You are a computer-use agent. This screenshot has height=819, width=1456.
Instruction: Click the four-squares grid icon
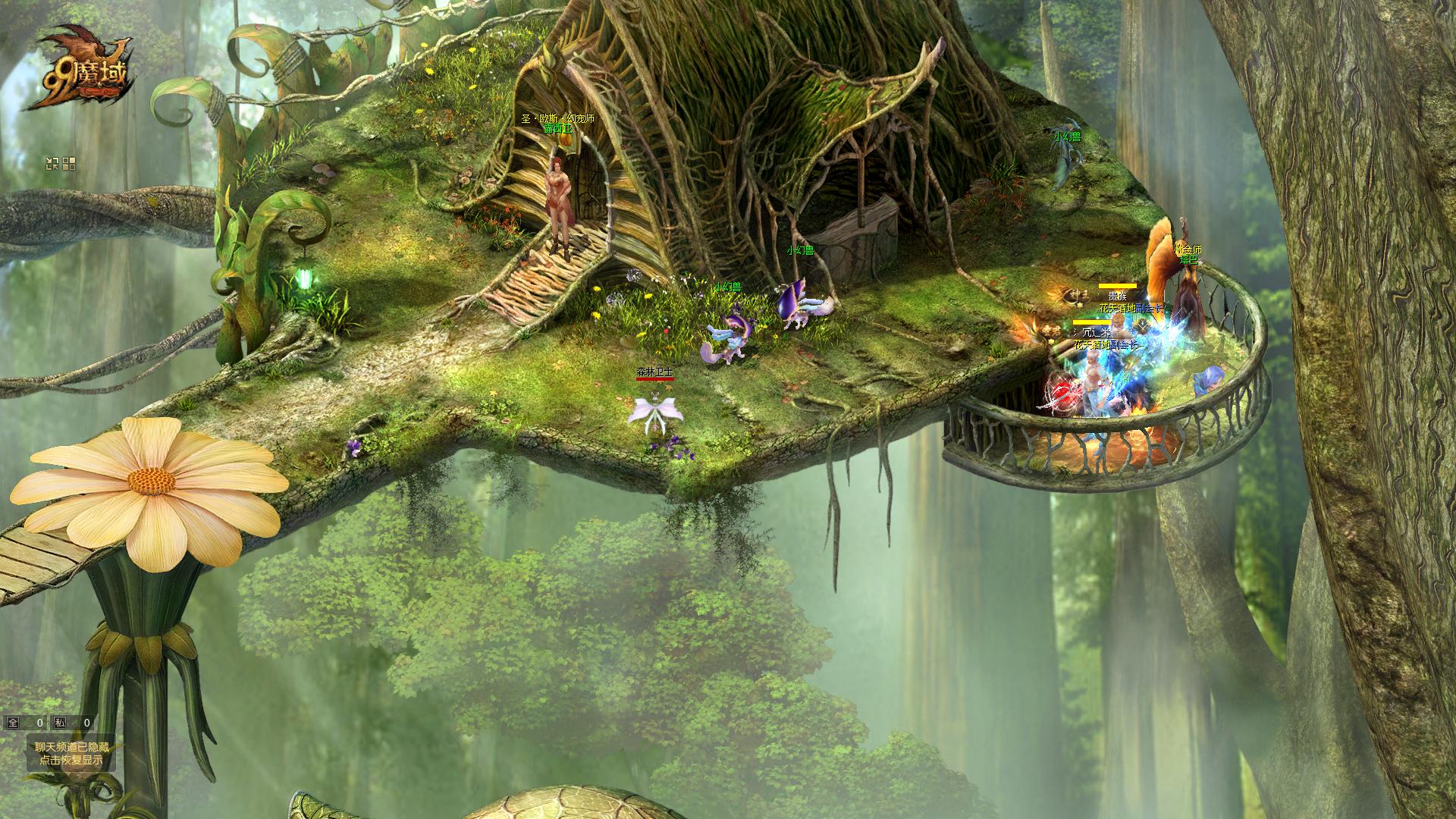coord(69,163)
